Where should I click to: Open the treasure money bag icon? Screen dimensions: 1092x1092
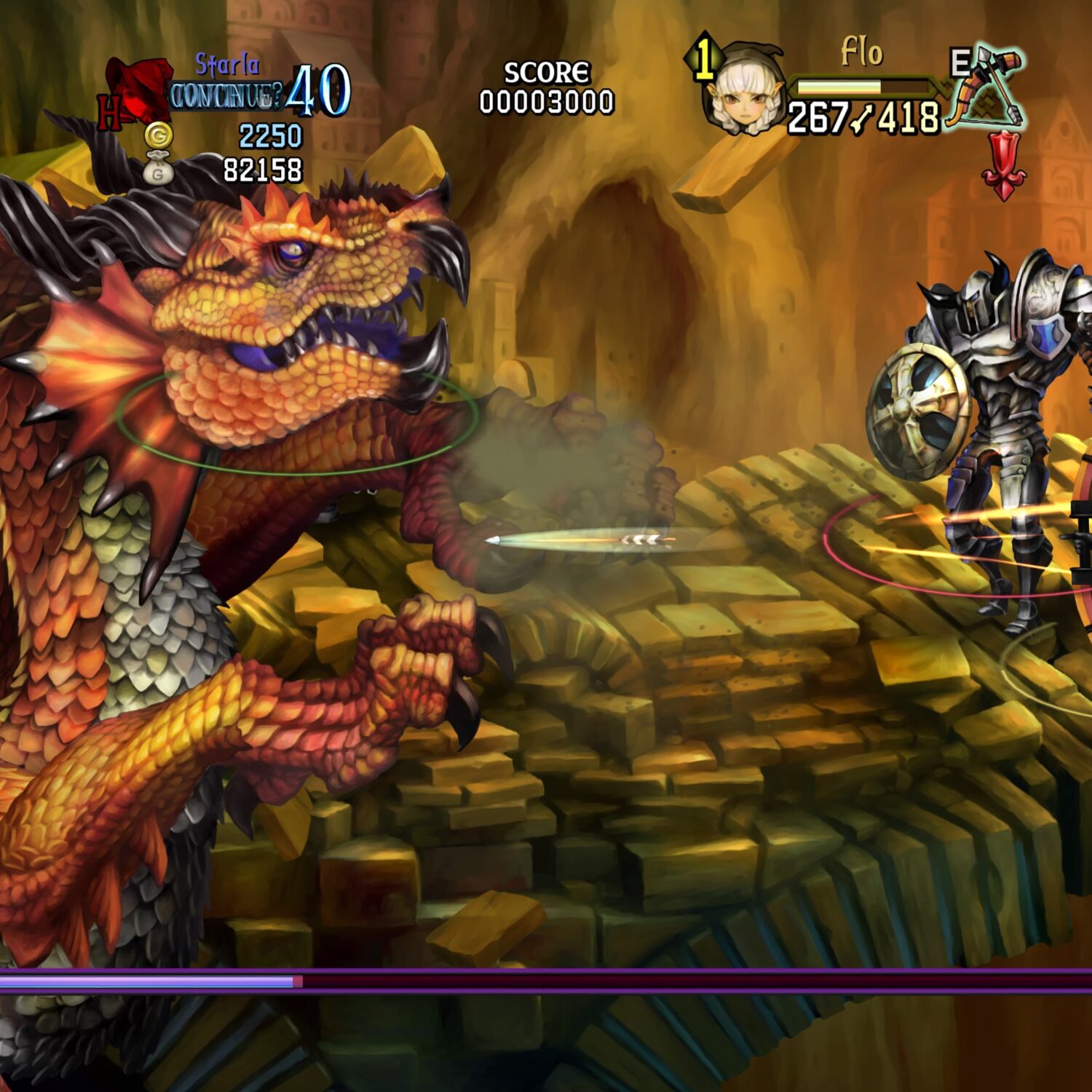pyautogui.click(x=158, y=170)
